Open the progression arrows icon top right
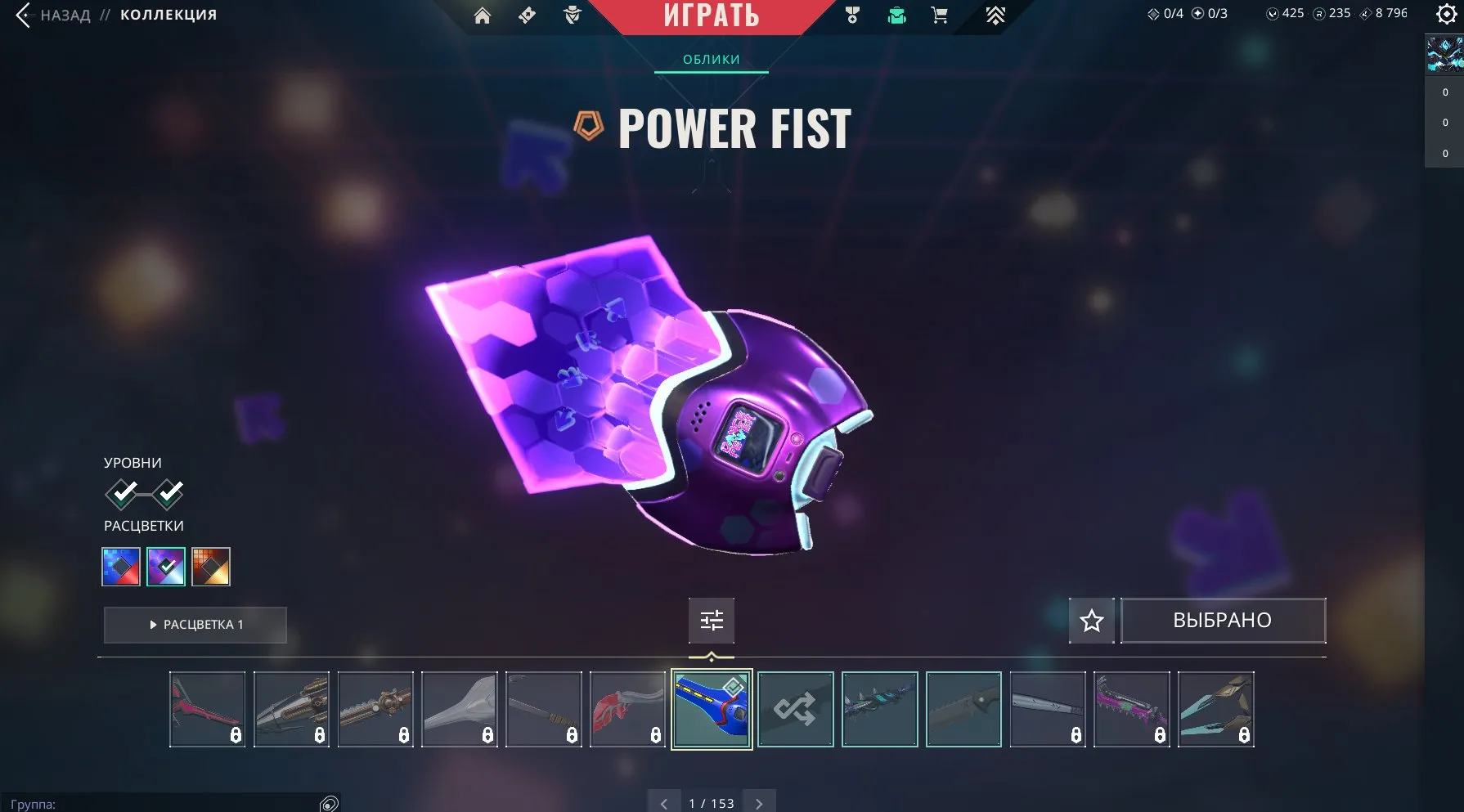Image resolution: width=1464 pixels, height=812 pixels. tap(996, 14)
